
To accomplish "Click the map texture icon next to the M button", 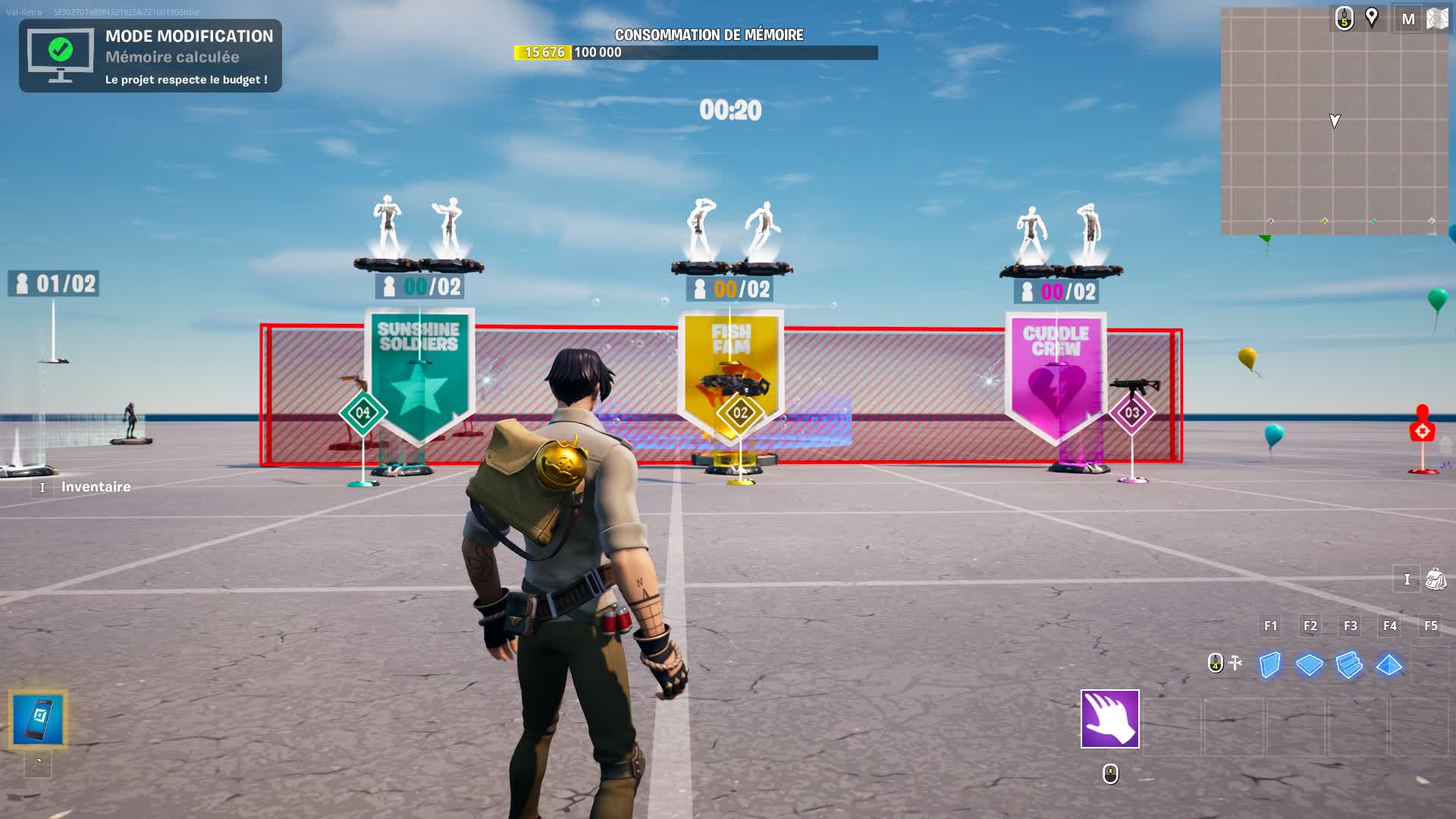I will click(x=1436, y=20).
